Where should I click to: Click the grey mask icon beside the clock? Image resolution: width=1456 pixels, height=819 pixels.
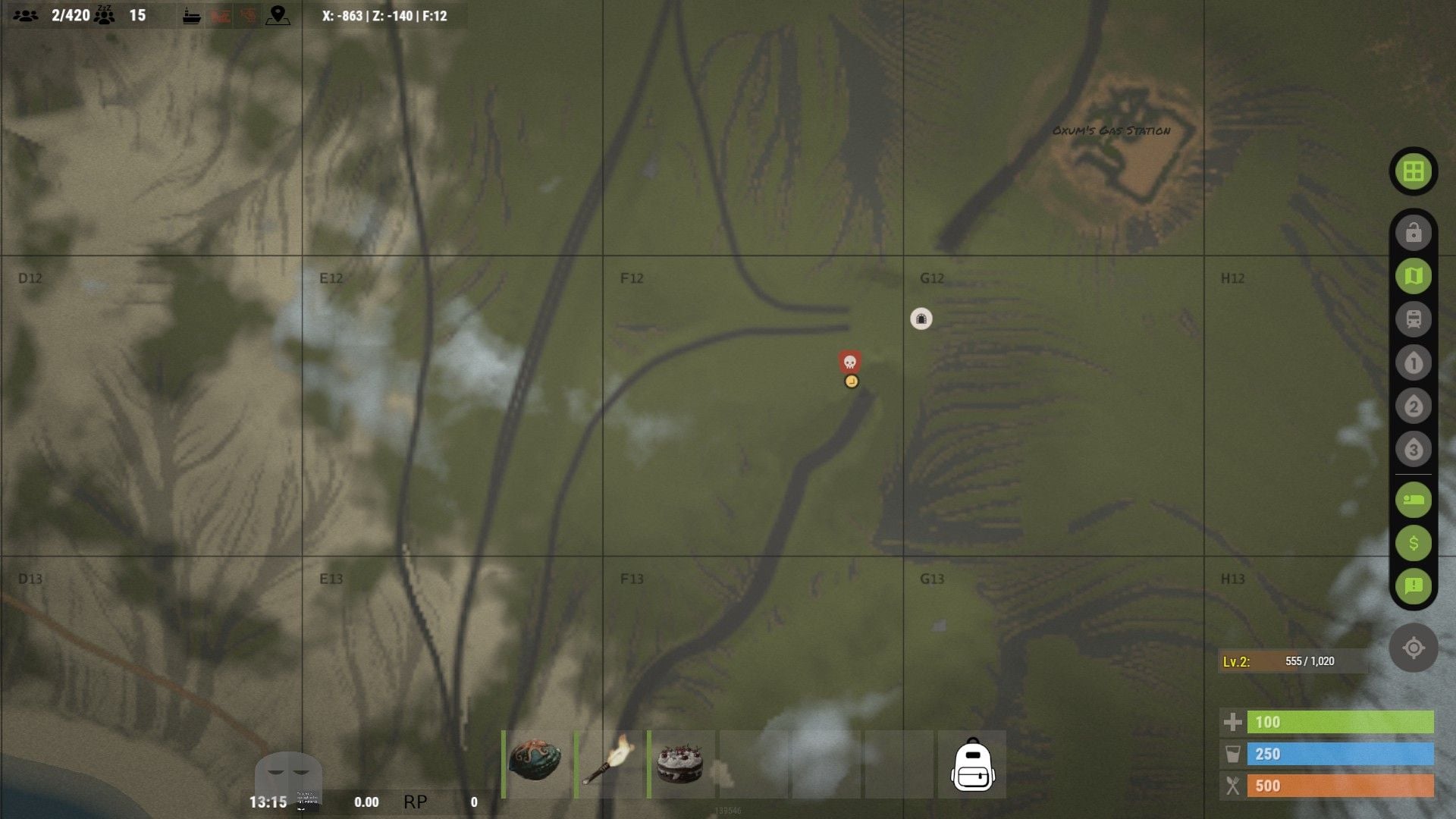[288, 773]
